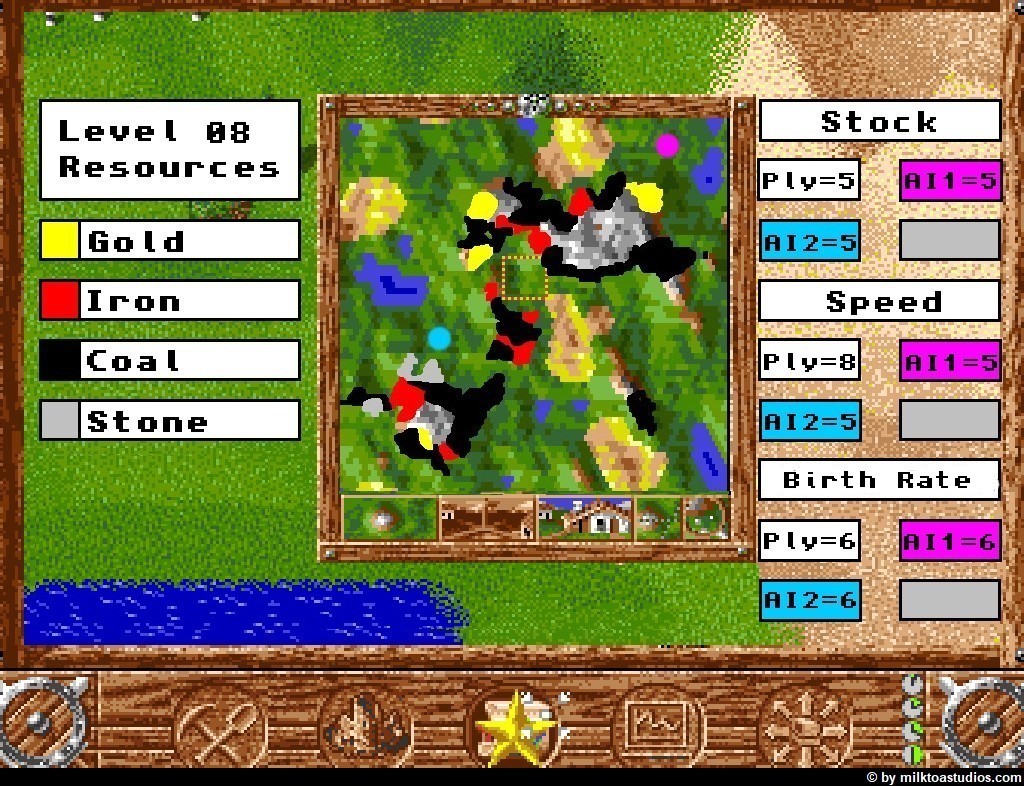This screenshot has width=1024, height=786.
Task: Select the Ply=6 Birth Rate setting box
Action: tap(809, 541)
